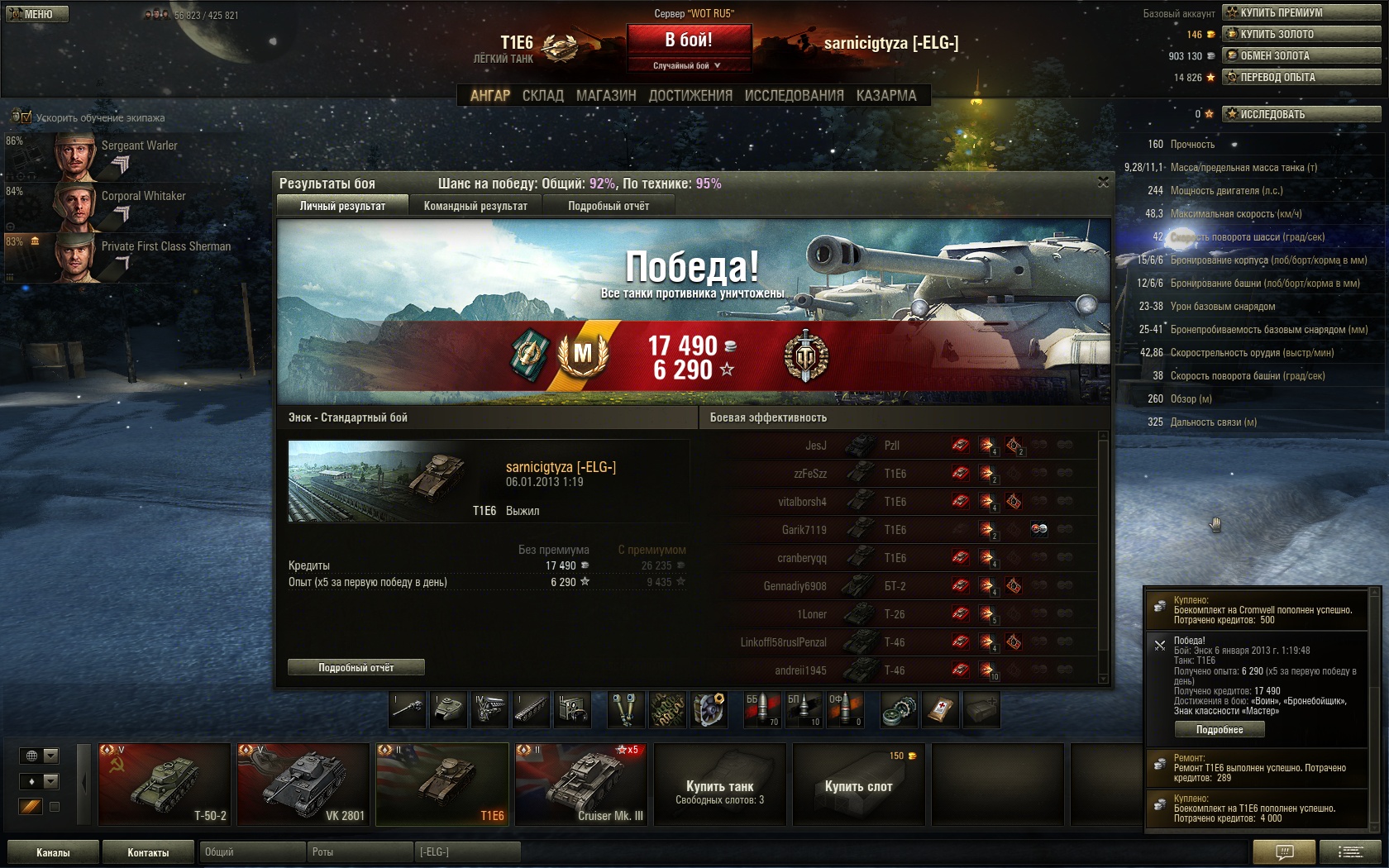
Task: Choose the VK 2801 tank
Action: 303,784
